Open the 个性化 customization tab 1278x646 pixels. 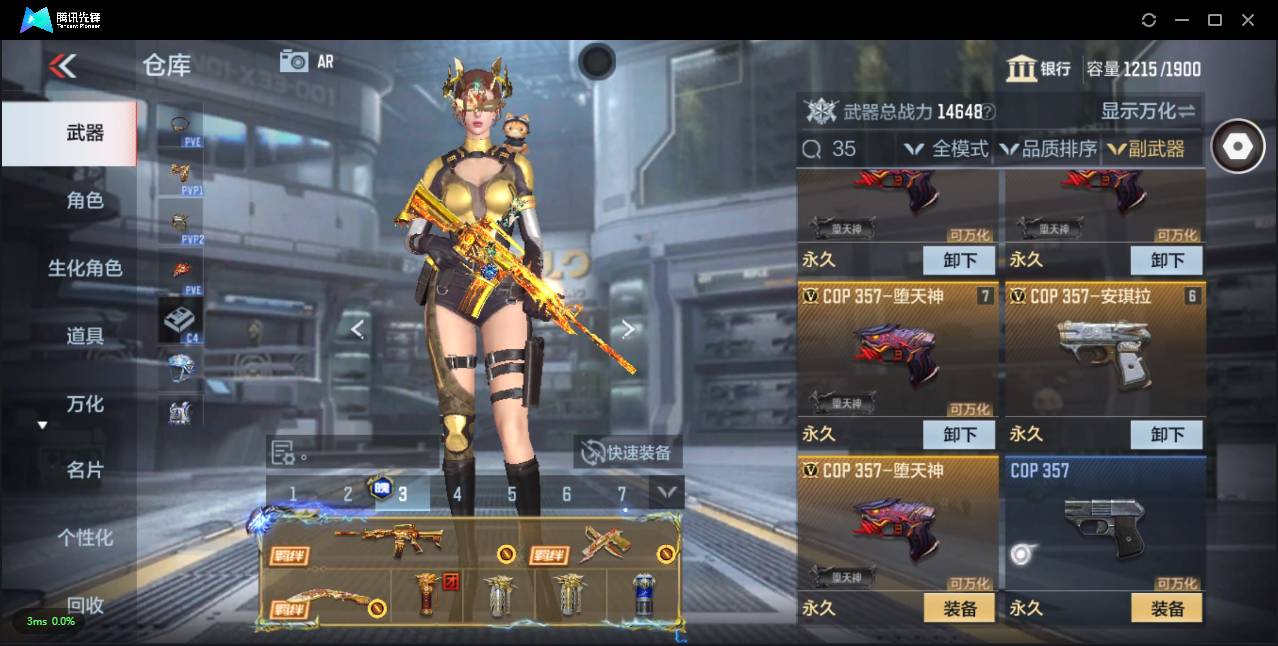pos(85,538)
